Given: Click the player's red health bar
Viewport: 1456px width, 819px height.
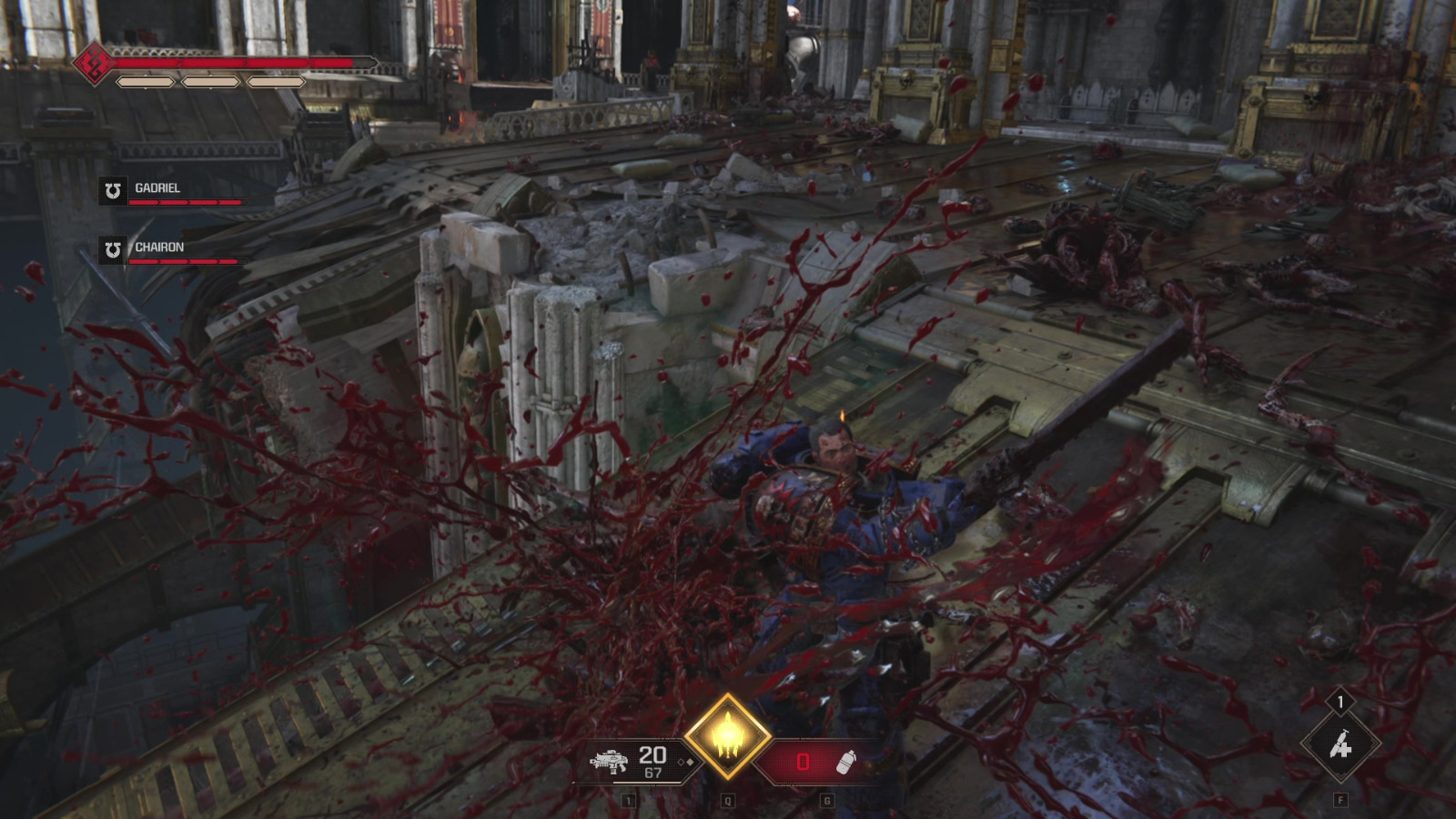Looking at the screenshot, I should coord(227,63).
